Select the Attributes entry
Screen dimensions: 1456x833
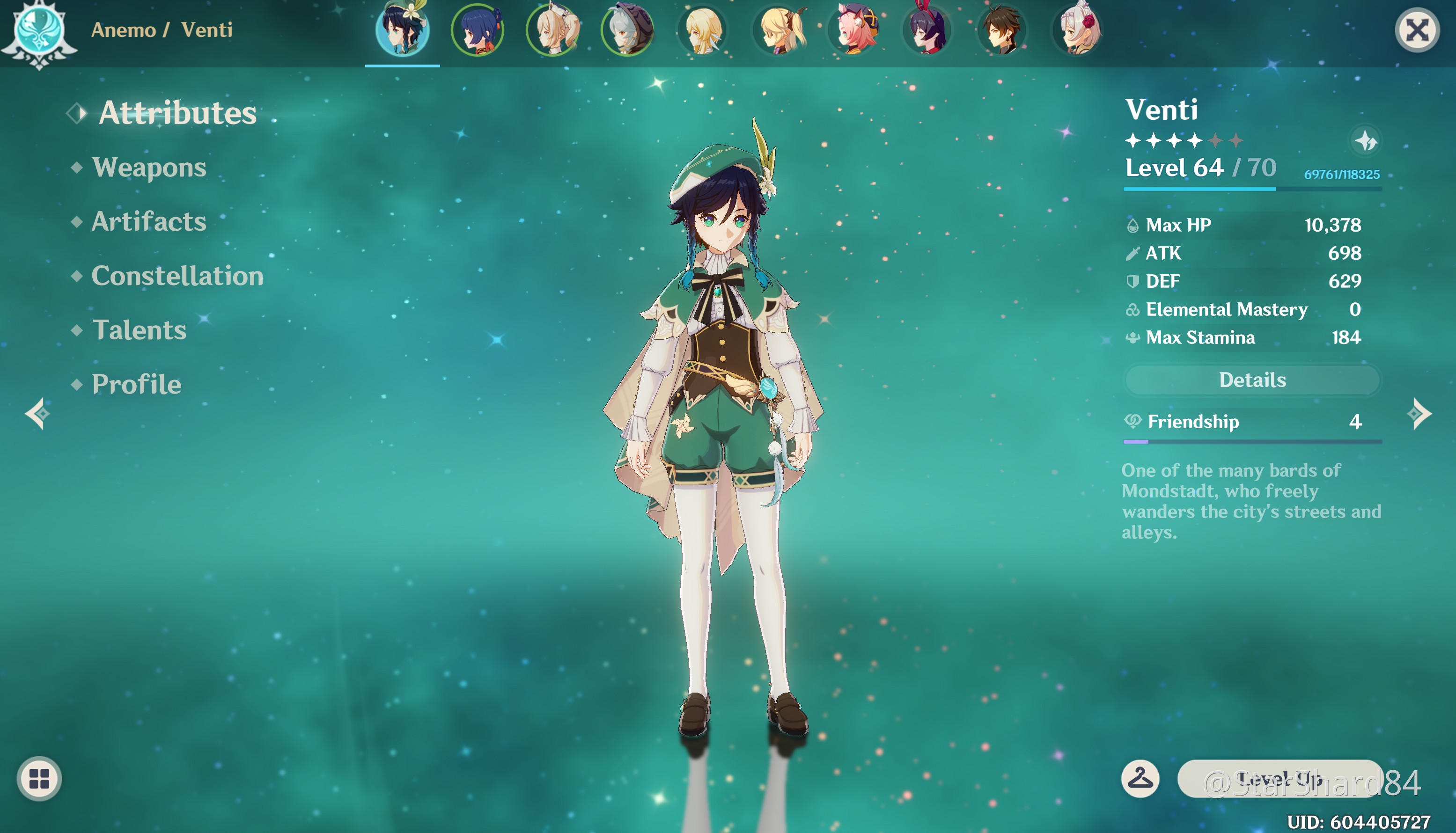[177, 113]
